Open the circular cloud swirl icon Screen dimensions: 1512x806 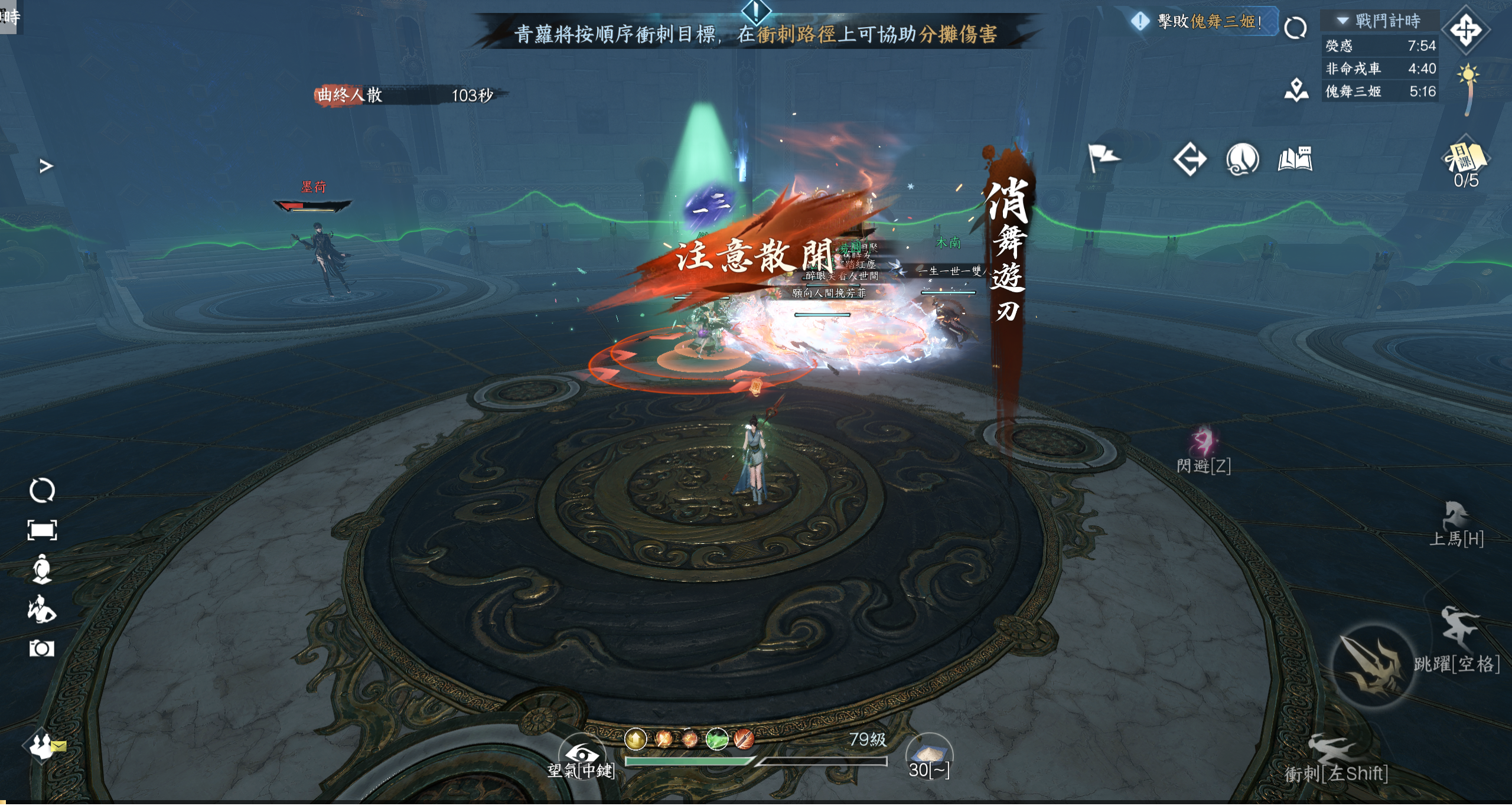pyautogui.click(x=1242, y=159)
